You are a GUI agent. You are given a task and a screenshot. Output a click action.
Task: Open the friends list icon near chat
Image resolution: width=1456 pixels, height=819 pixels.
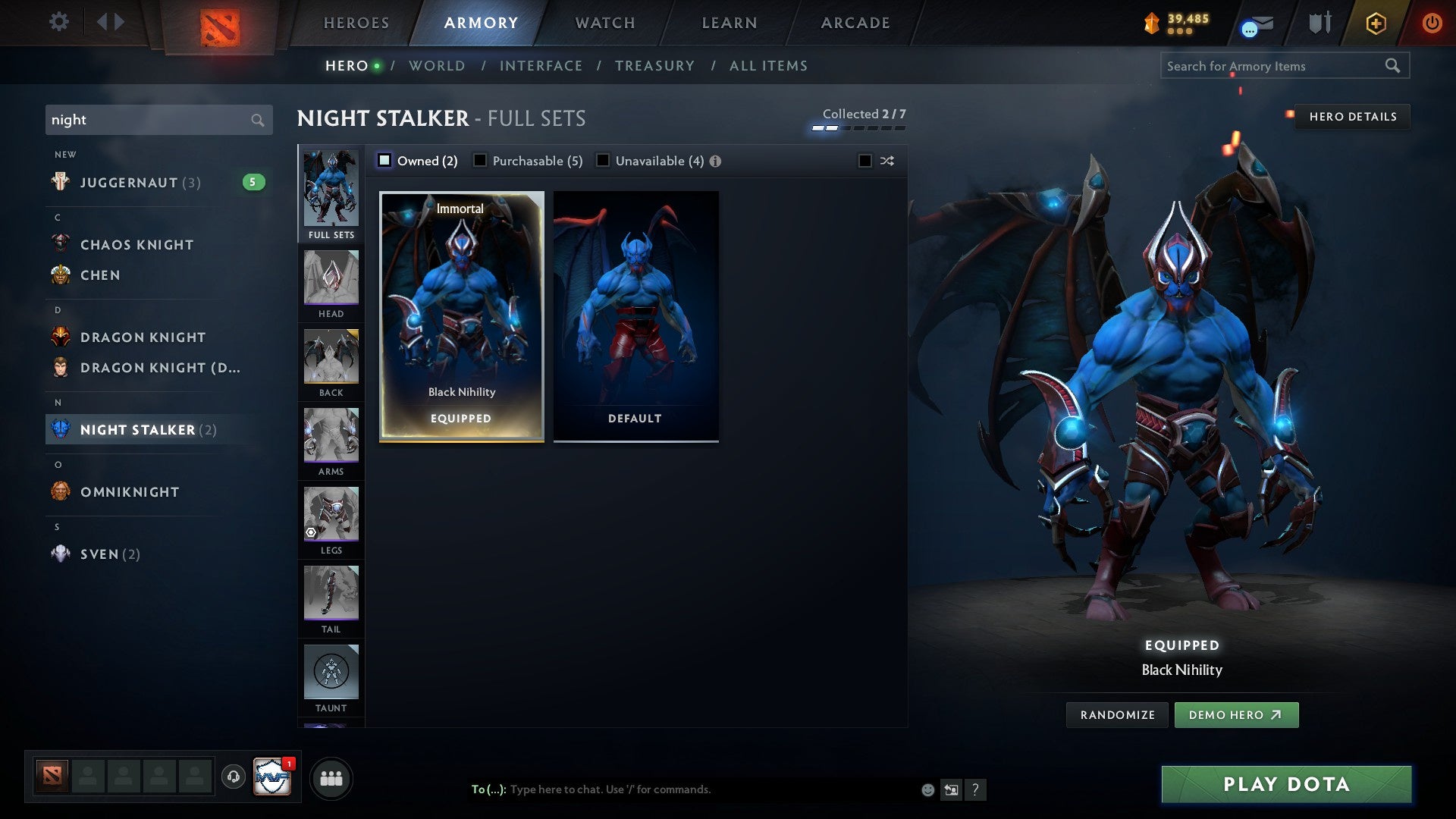(x=331, y=777)
